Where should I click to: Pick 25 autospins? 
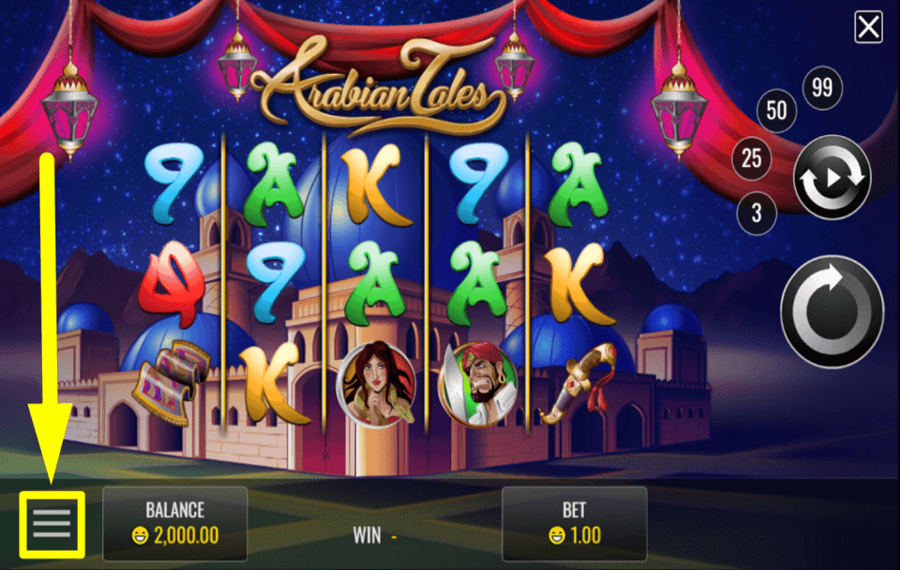click(x=752, y=157)
